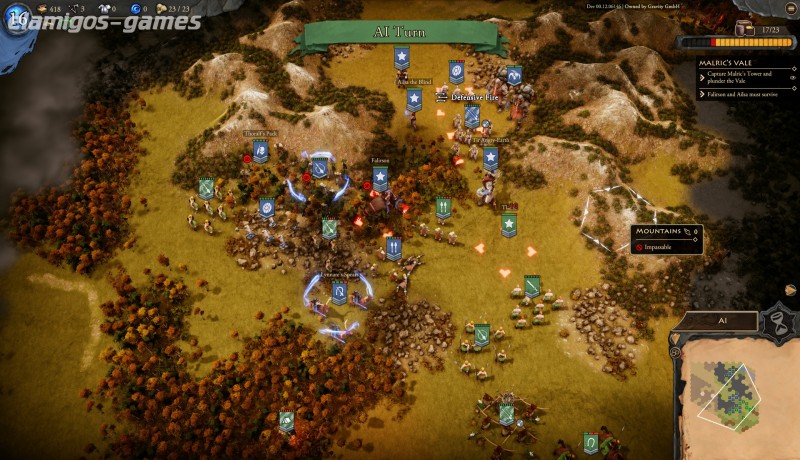
Task: Select the Thorolf's Pack unit banner
Action: pos(260,151)
